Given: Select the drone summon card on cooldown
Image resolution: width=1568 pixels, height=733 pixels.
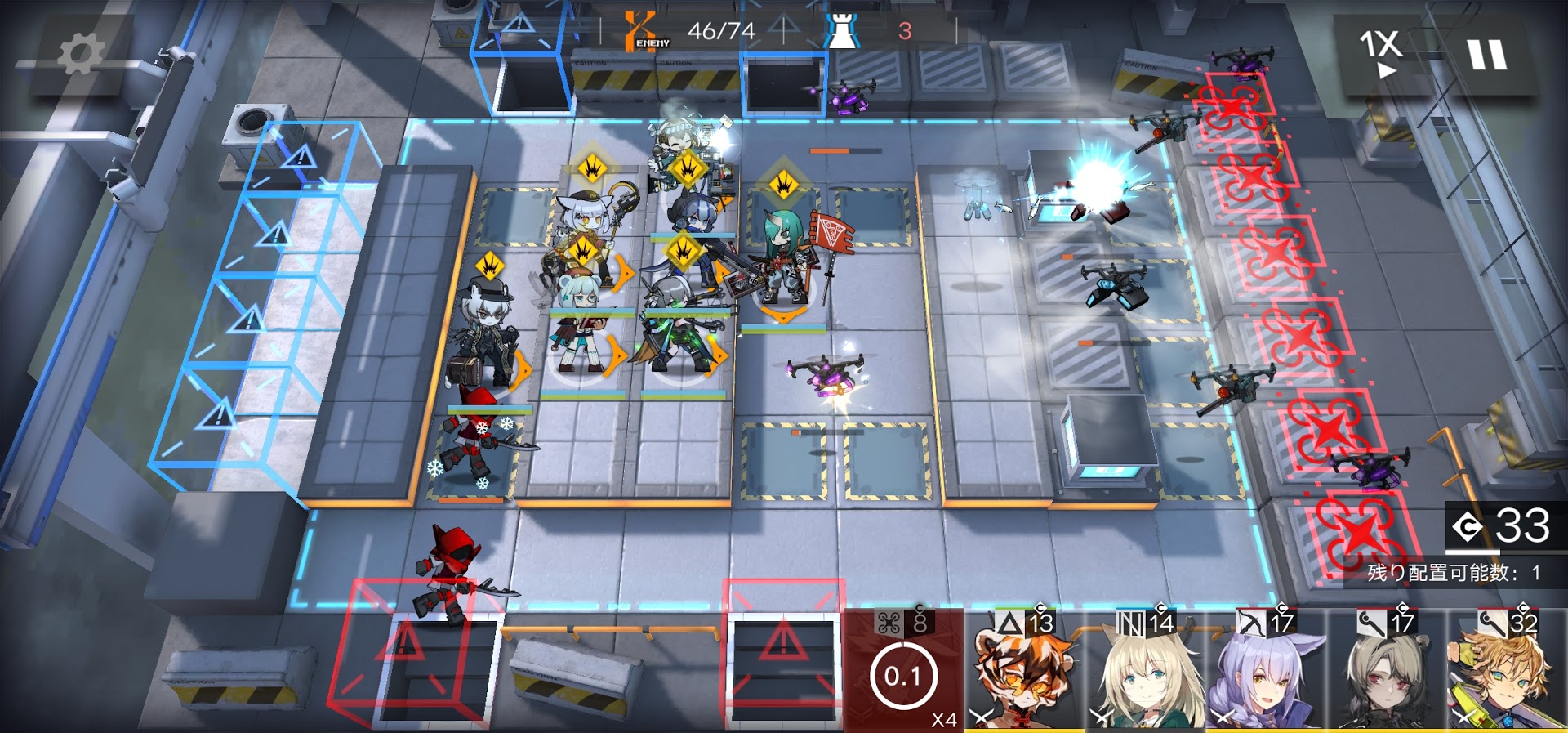Looking at the screenshot, I should pyautogui.click(x=904, y=668).
